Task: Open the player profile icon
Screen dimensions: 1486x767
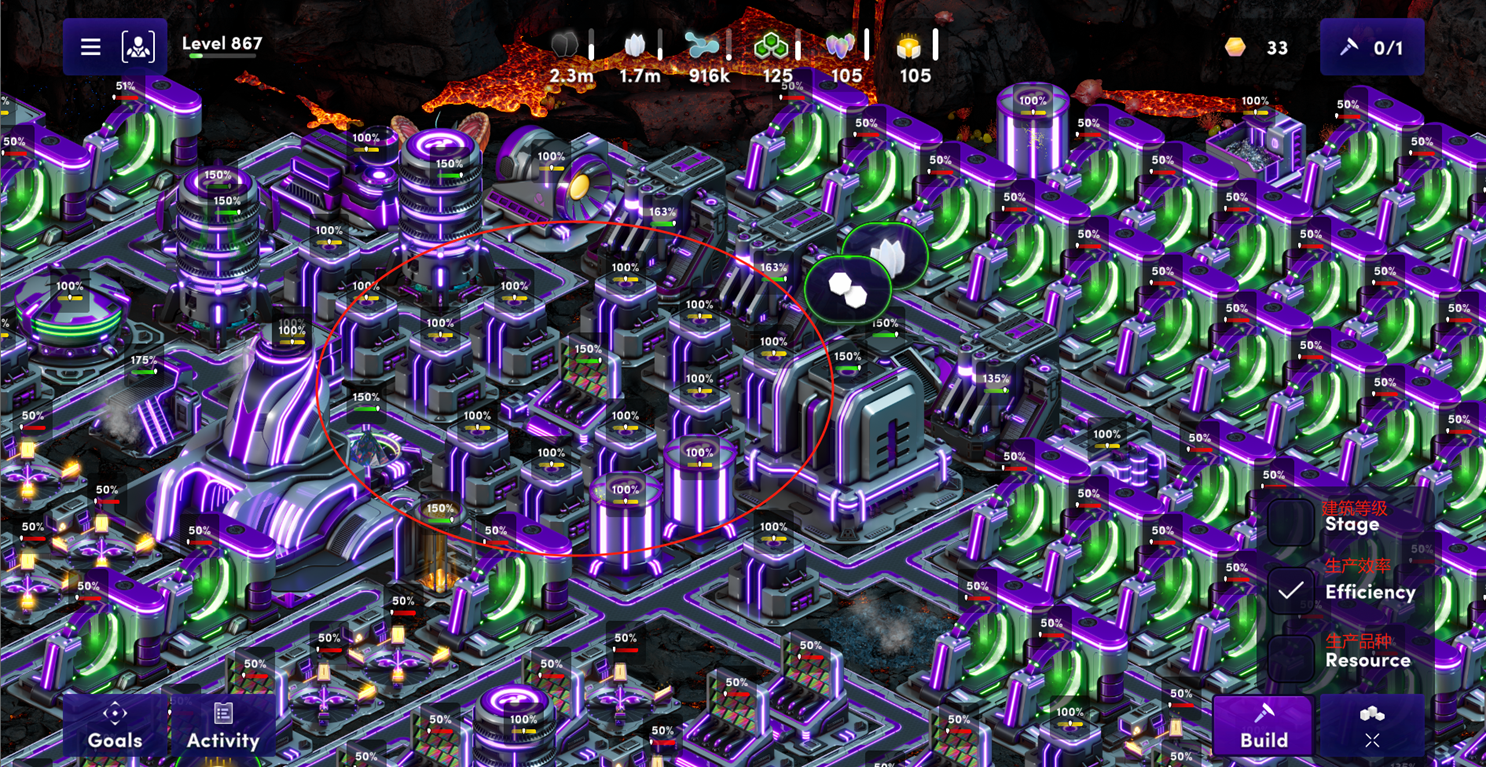Action: click(138, 47)
